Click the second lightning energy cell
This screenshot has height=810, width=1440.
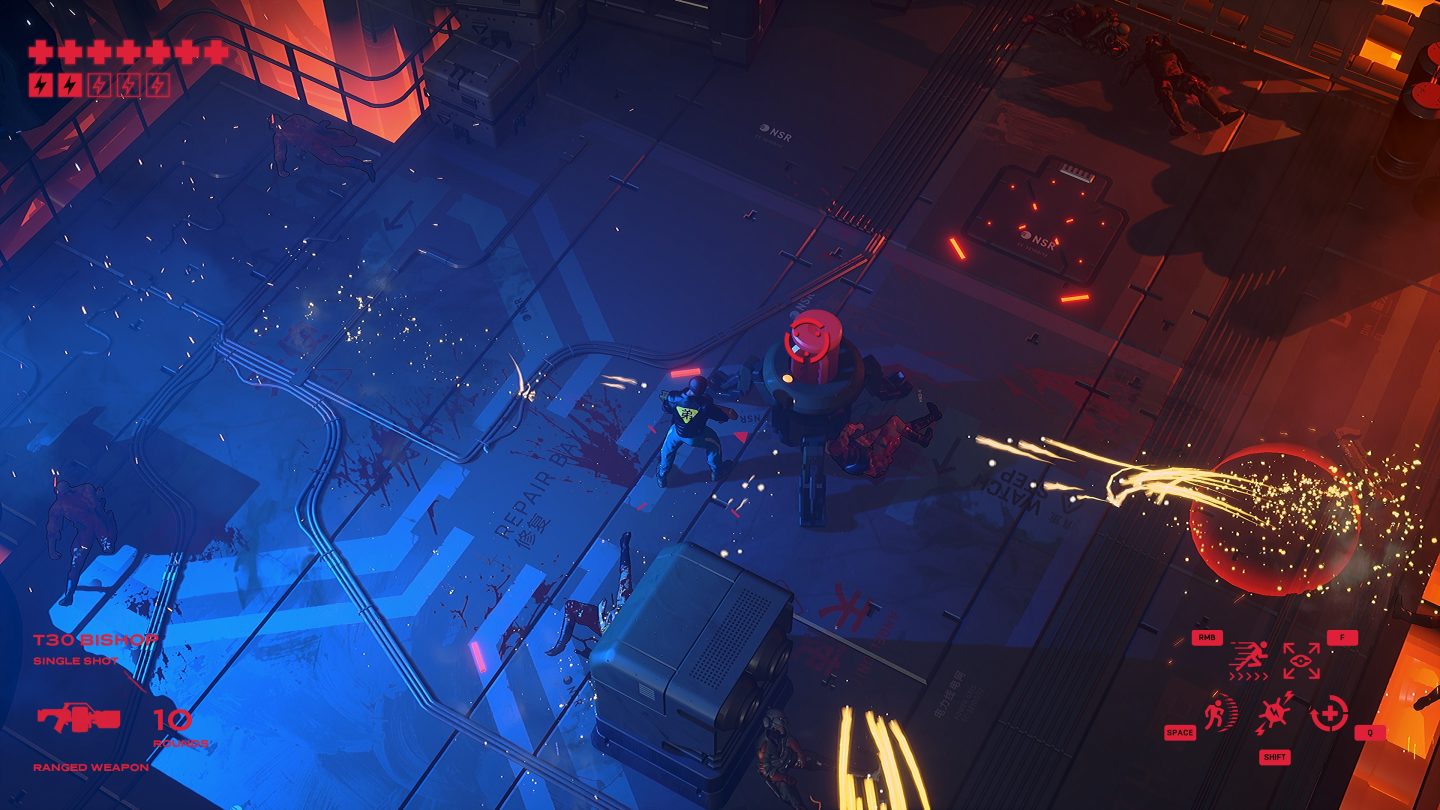click(70, 84)
